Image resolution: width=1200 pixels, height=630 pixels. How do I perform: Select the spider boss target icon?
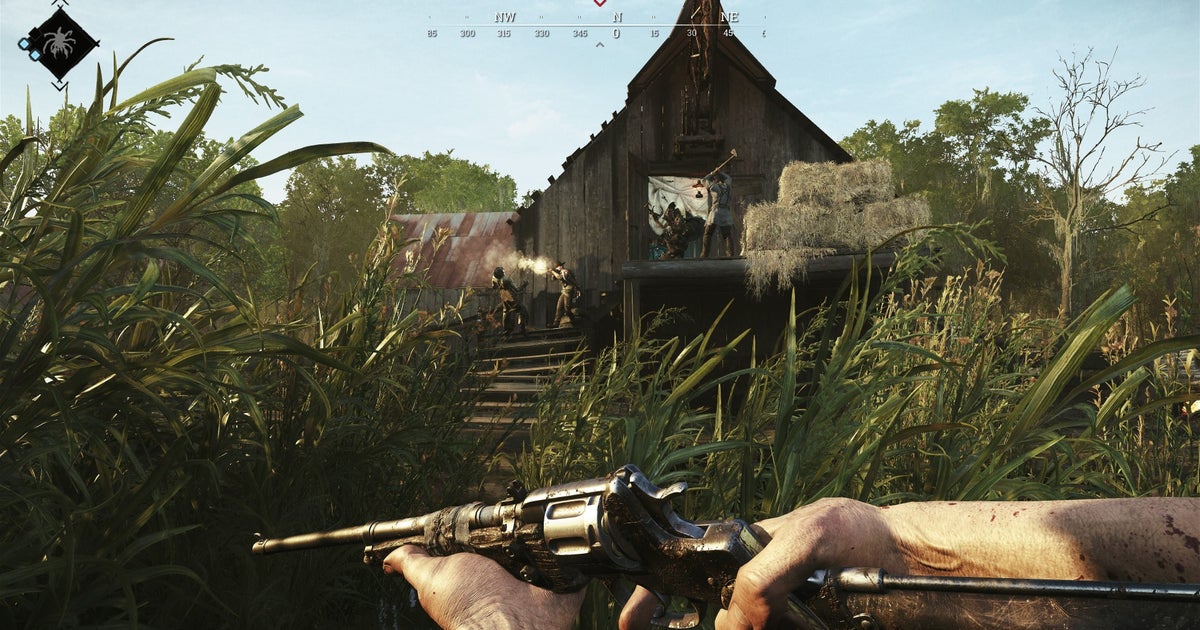click(x=61, y=43)
